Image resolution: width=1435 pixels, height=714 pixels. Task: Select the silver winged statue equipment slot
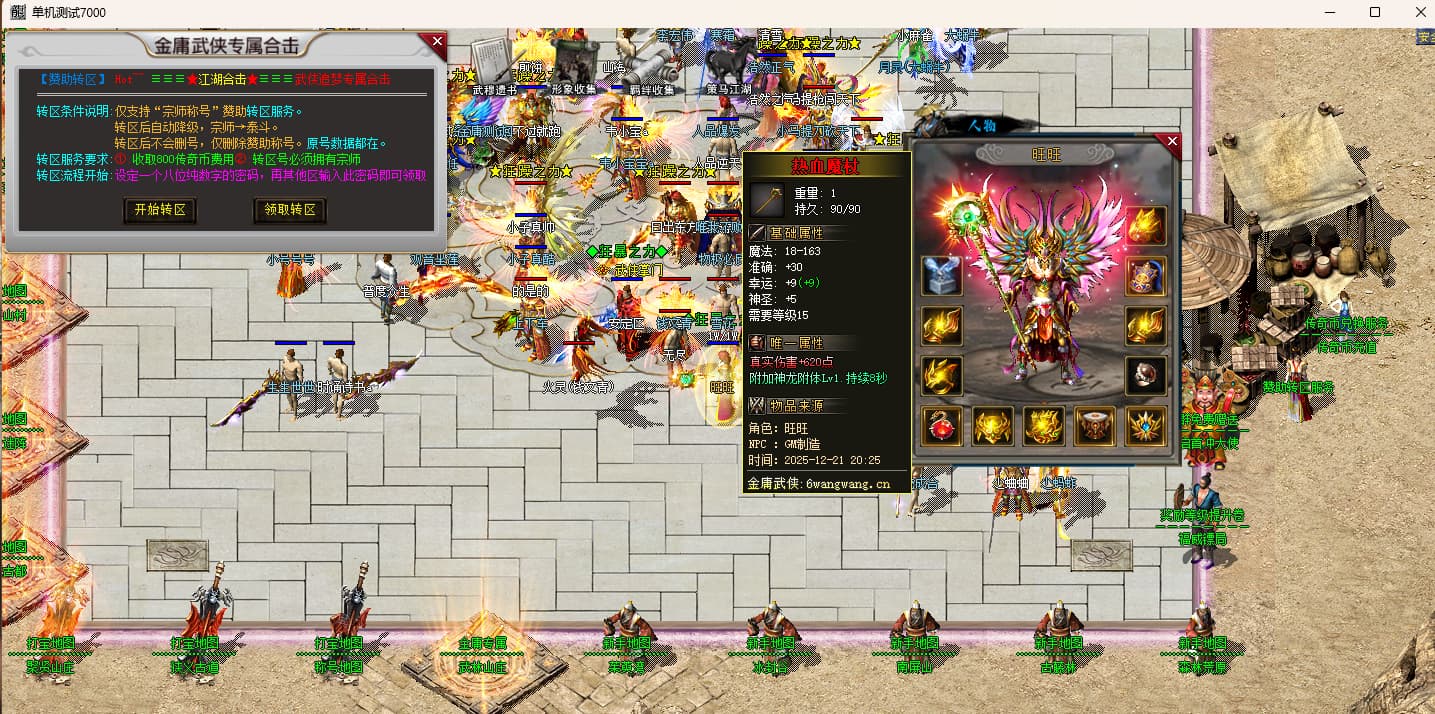tap(942, 276)
